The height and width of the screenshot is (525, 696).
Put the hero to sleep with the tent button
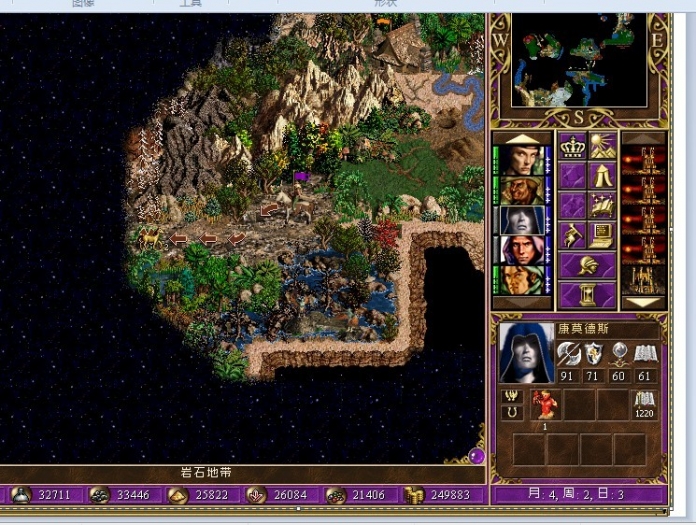602,177
